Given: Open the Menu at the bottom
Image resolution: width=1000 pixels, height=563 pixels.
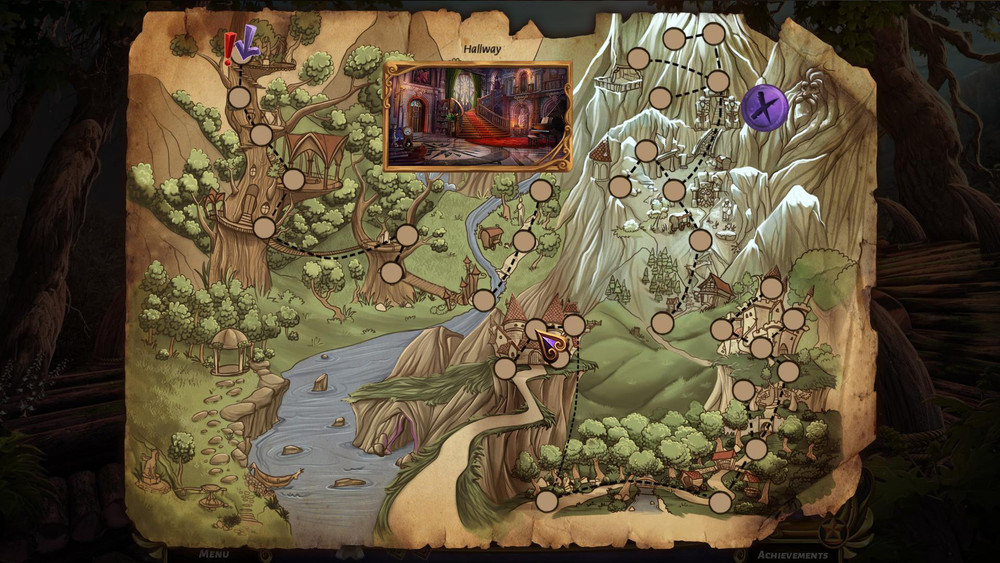Looking at the screenshot, I should pyautogui.click(x=213, y=554).
